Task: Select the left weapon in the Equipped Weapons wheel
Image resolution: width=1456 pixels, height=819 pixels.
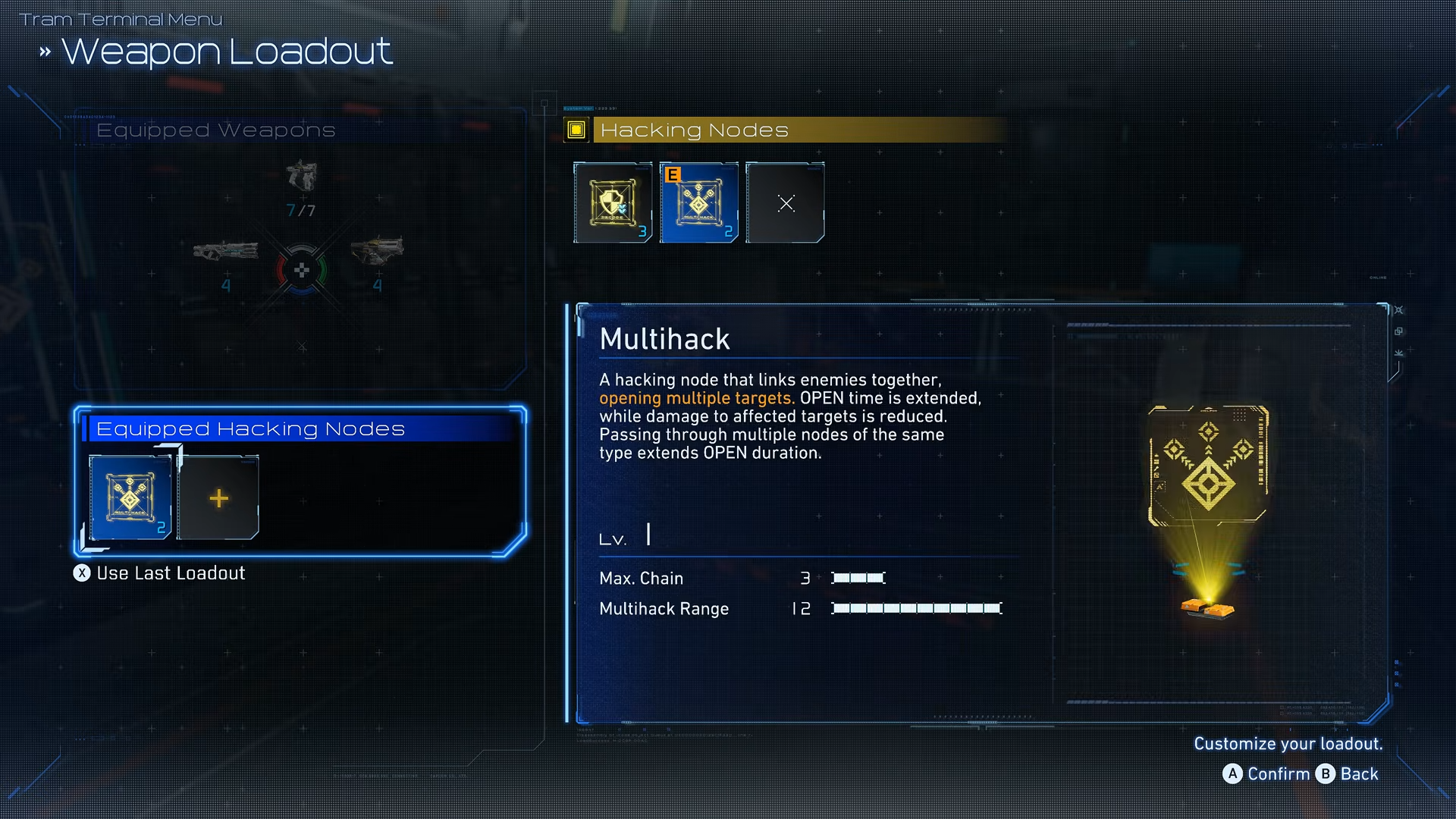Action: (x=225, y=251)
